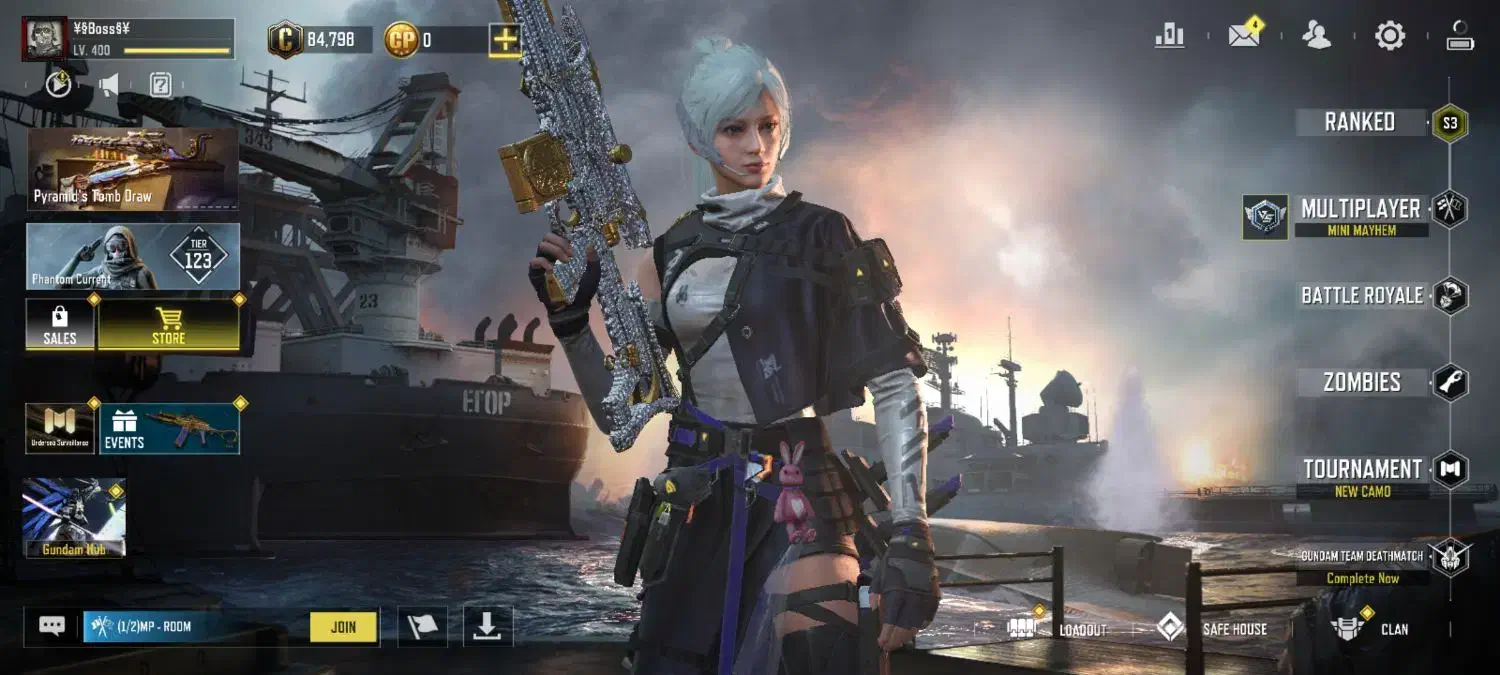
Task: Open the mail inbox
Action: [x=1244, y=36]
